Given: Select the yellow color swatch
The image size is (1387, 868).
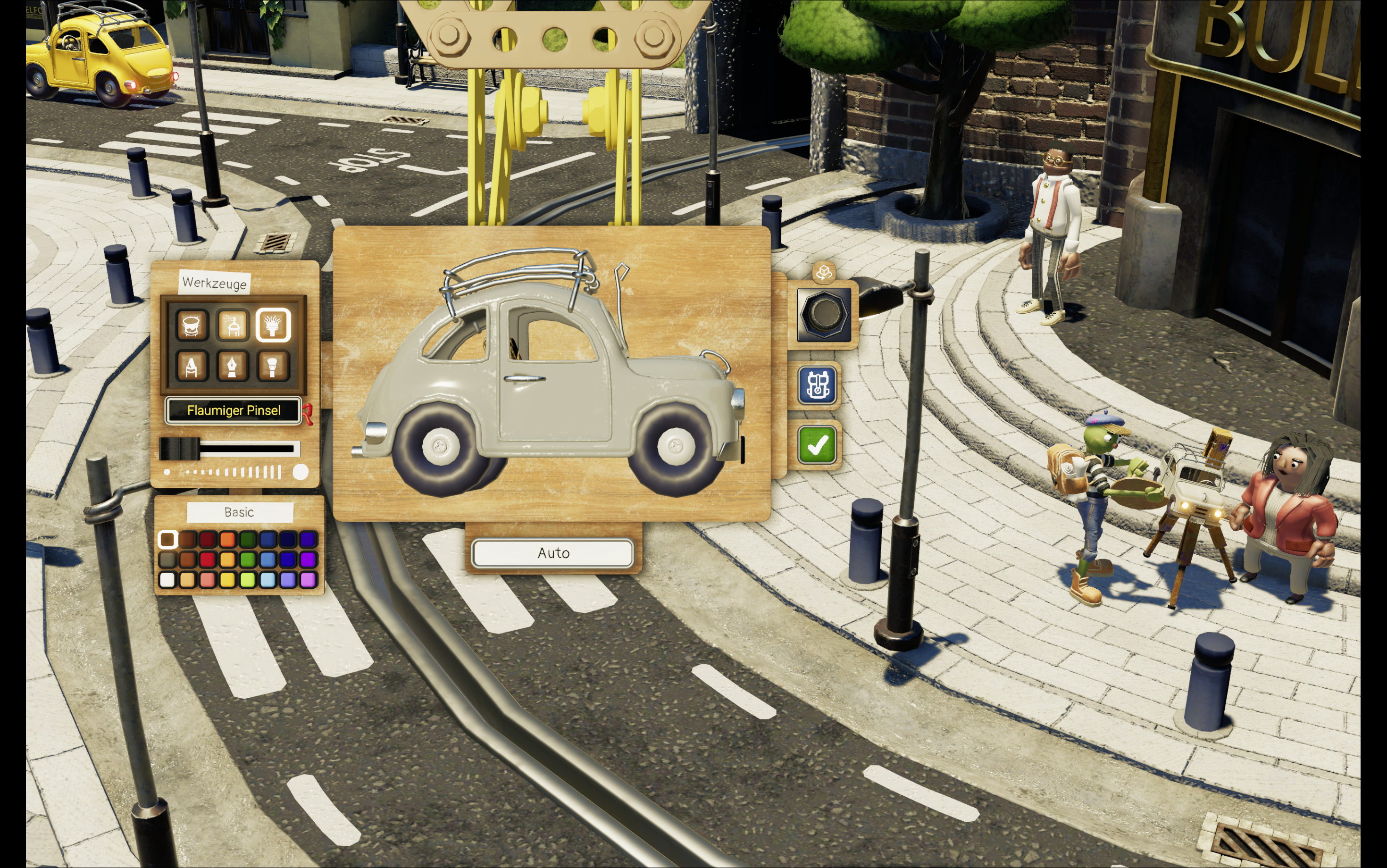Looking at the screenshot, I should [x=227, y=580].
